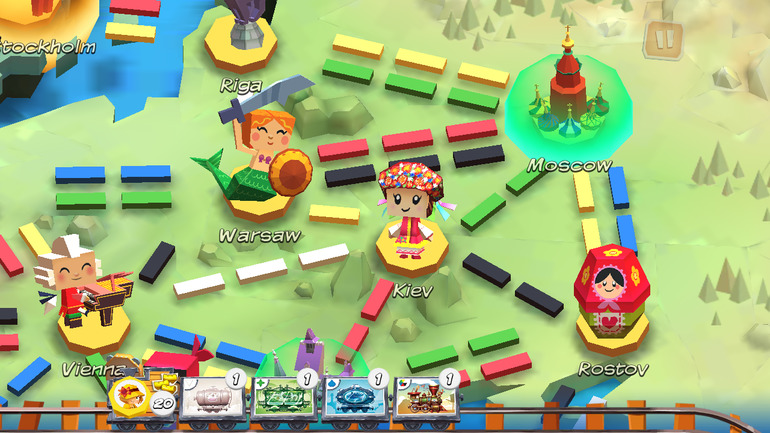The width and height of the screenshot is (770, 433).
Task: Choose the green train car card
Action: [x=283, y=397]
